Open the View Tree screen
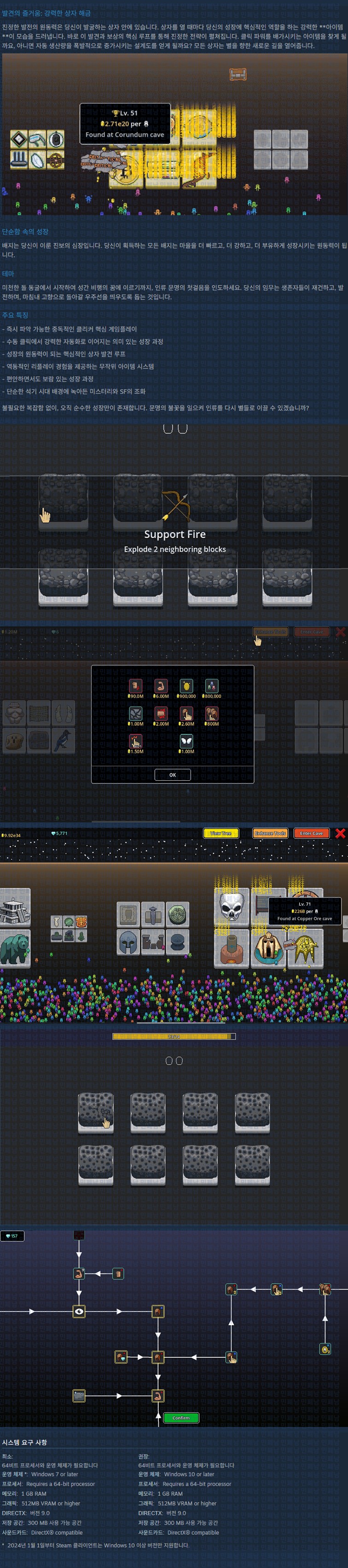 pyautogui.click(x=220, y=833)
